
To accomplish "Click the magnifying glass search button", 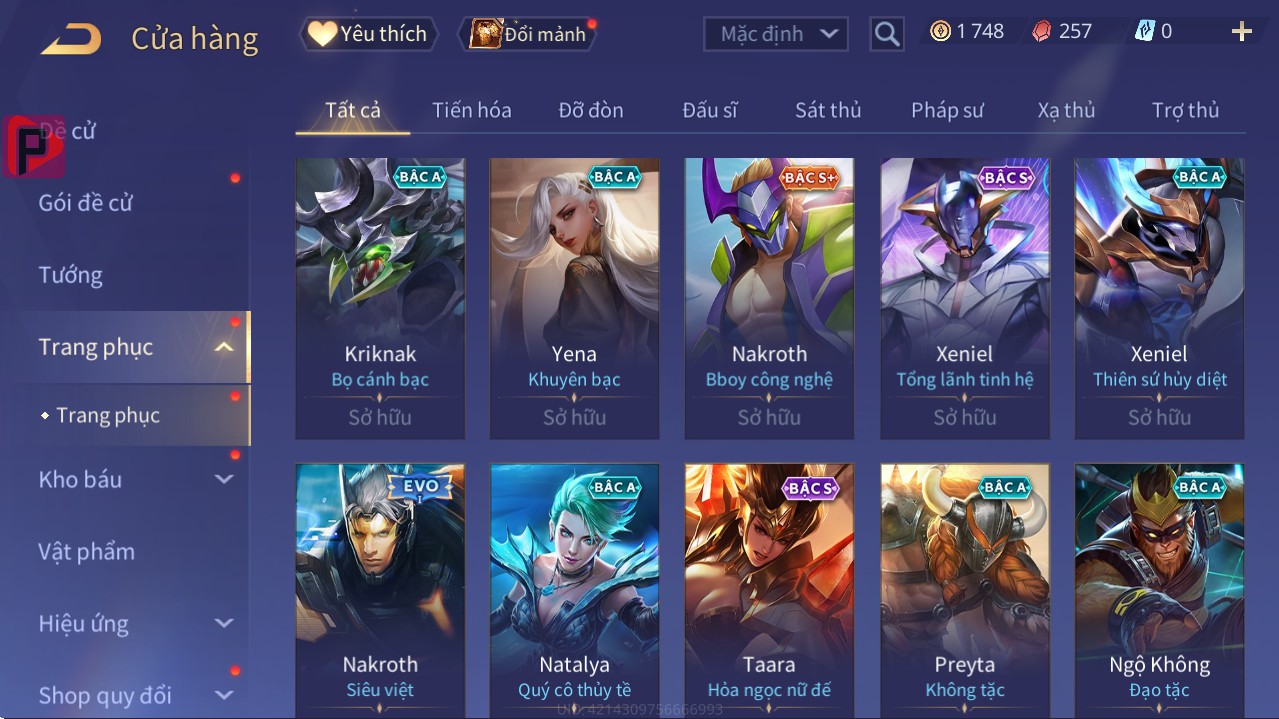I will [x=886, y=34].
